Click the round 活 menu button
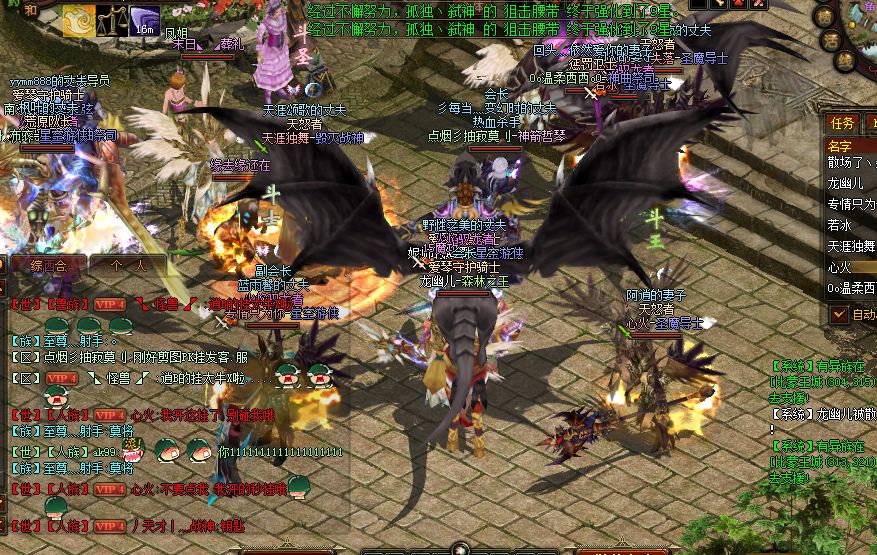 coord(827,40)
